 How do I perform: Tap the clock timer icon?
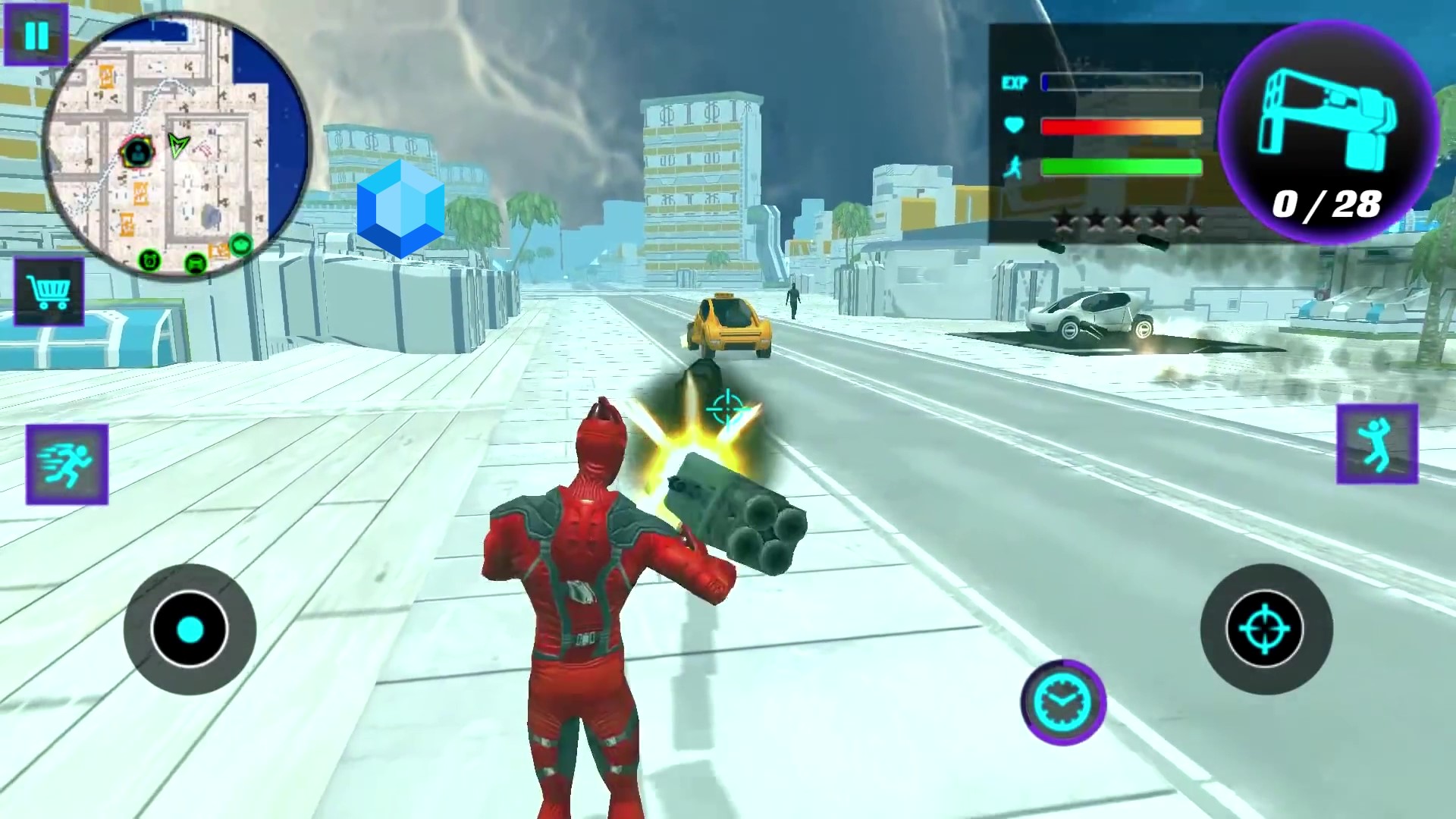point(1062,701)
